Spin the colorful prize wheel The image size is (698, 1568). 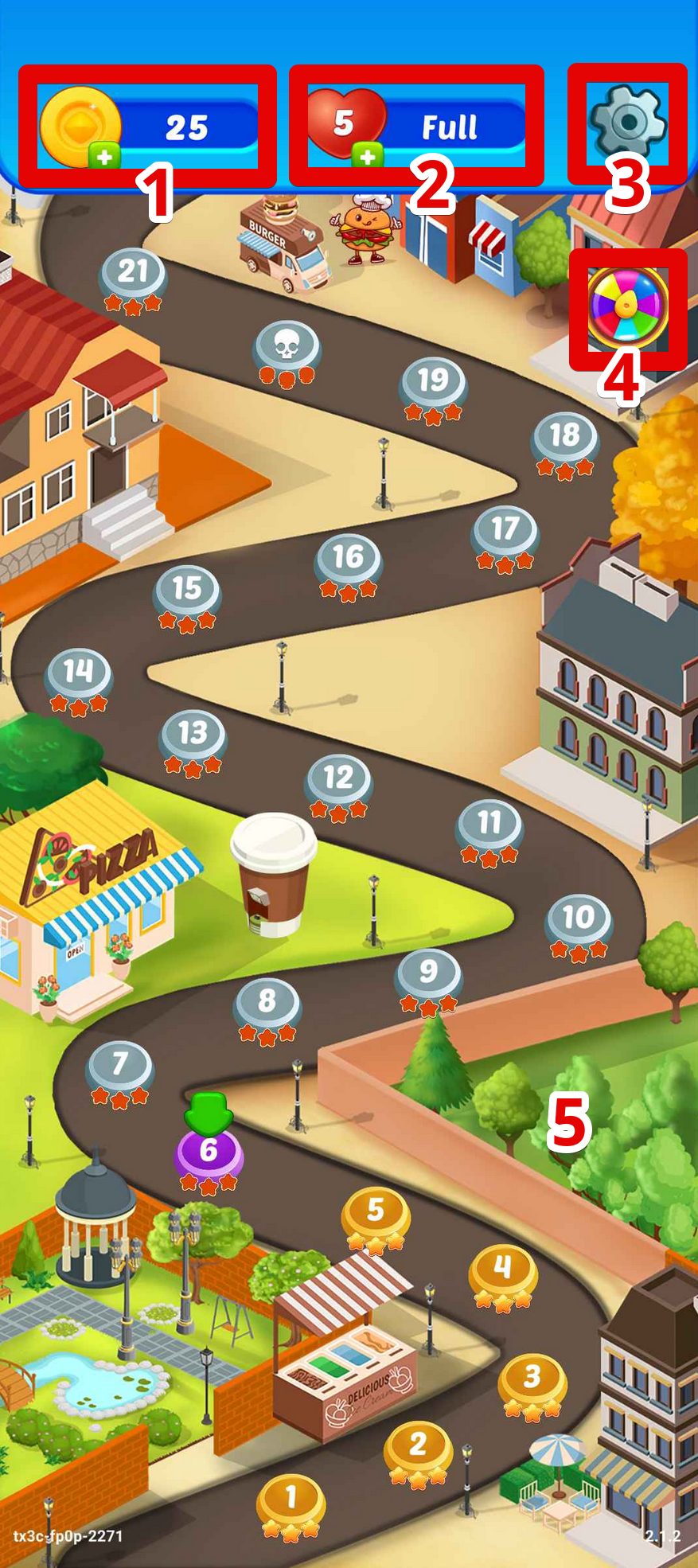628,307
